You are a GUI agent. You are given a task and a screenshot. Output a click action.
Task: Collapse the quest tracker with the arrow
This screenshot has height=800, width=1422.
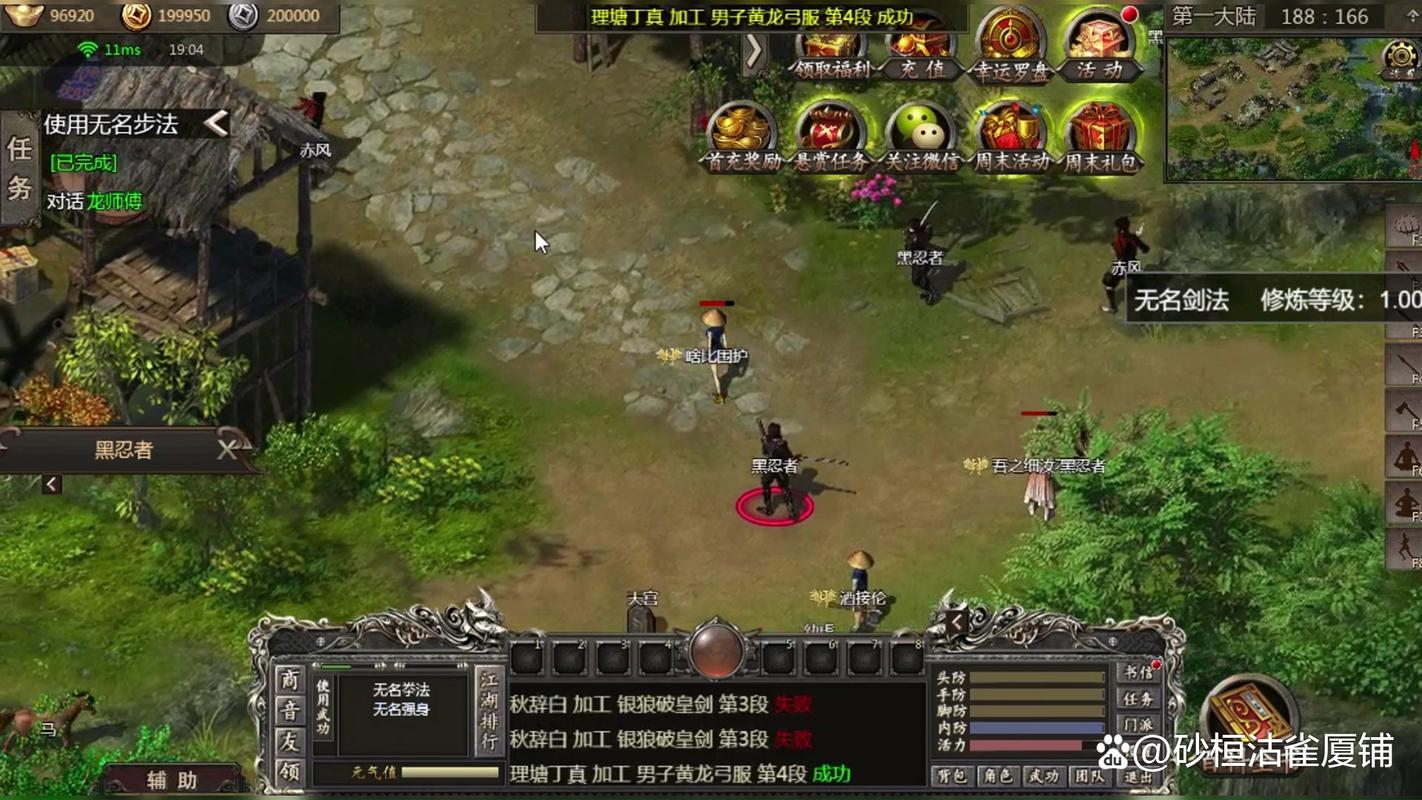[x=216, y=123]
